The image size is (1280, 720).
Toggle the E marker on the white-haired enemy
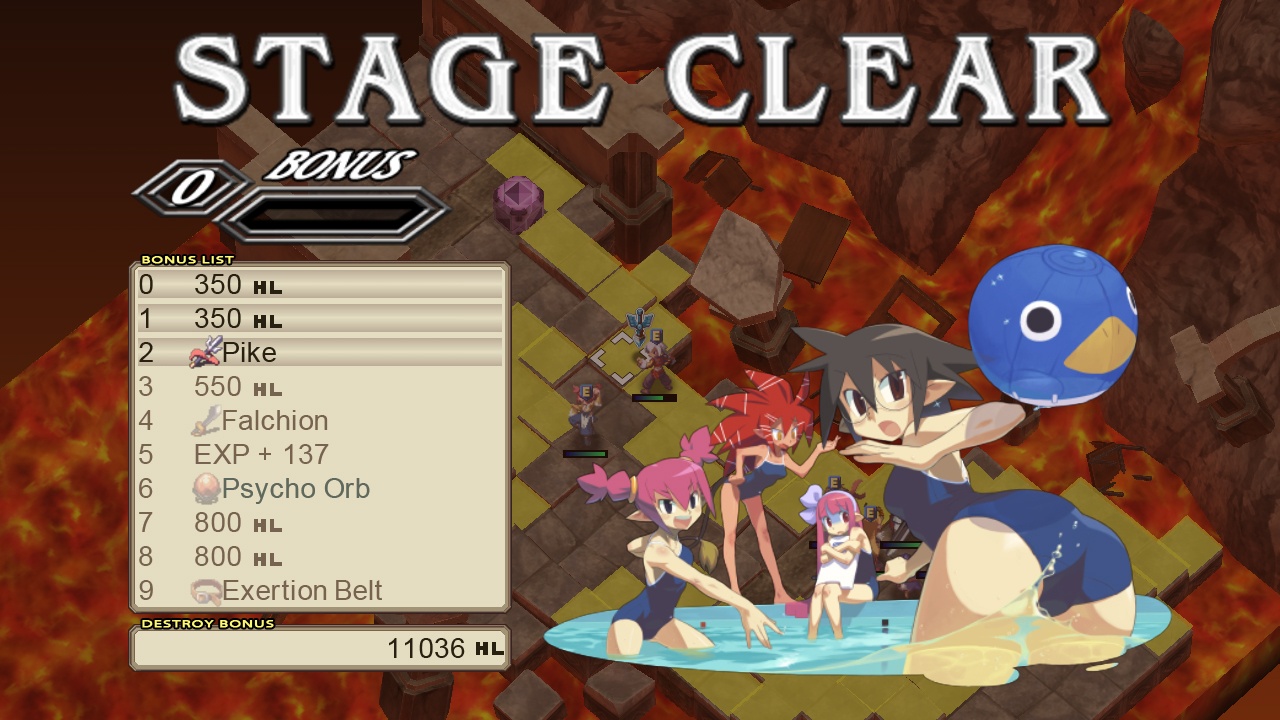click(656, 335)
